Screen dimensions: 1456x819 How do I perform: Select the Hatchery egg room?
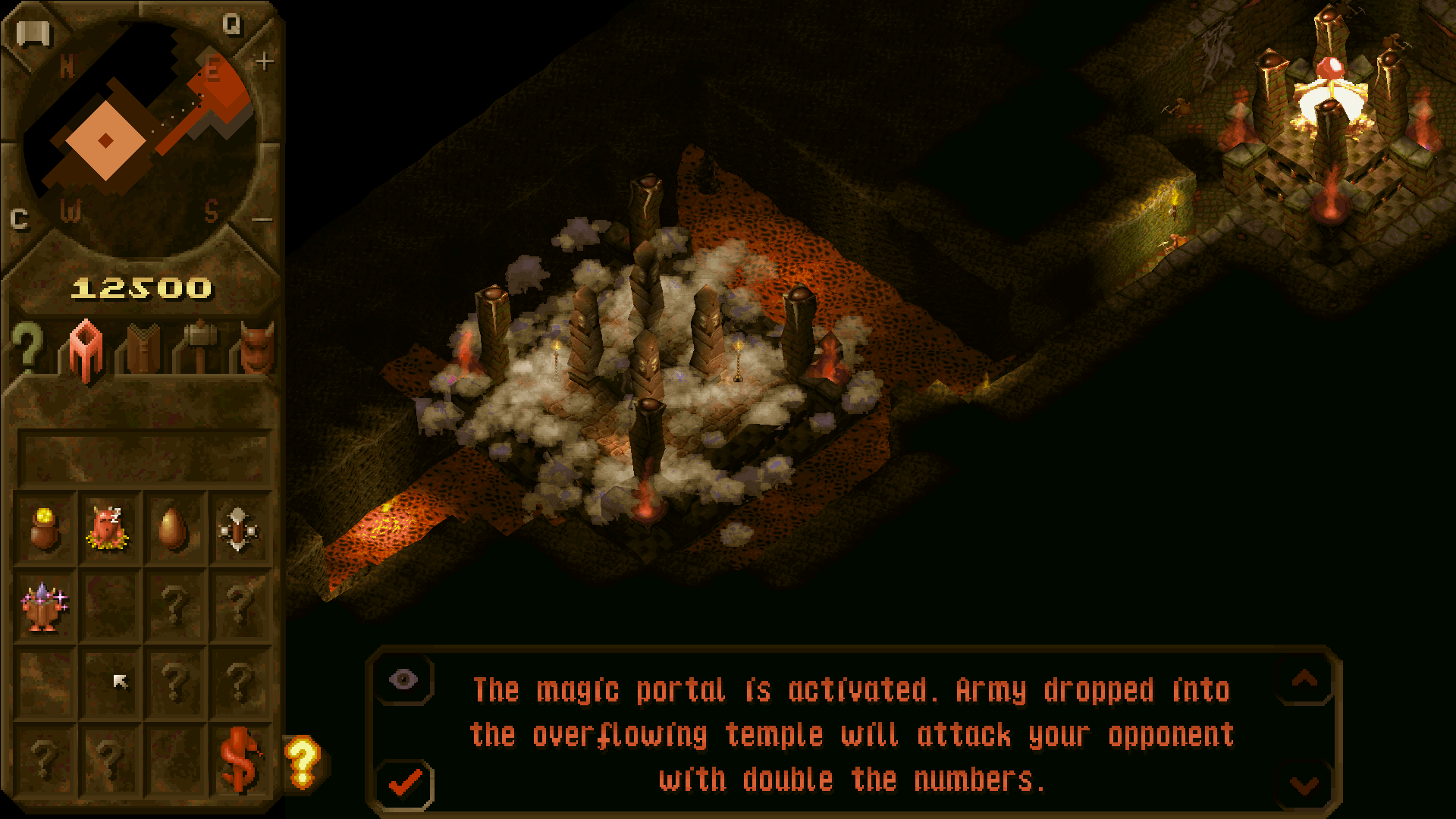coord(173,529)
